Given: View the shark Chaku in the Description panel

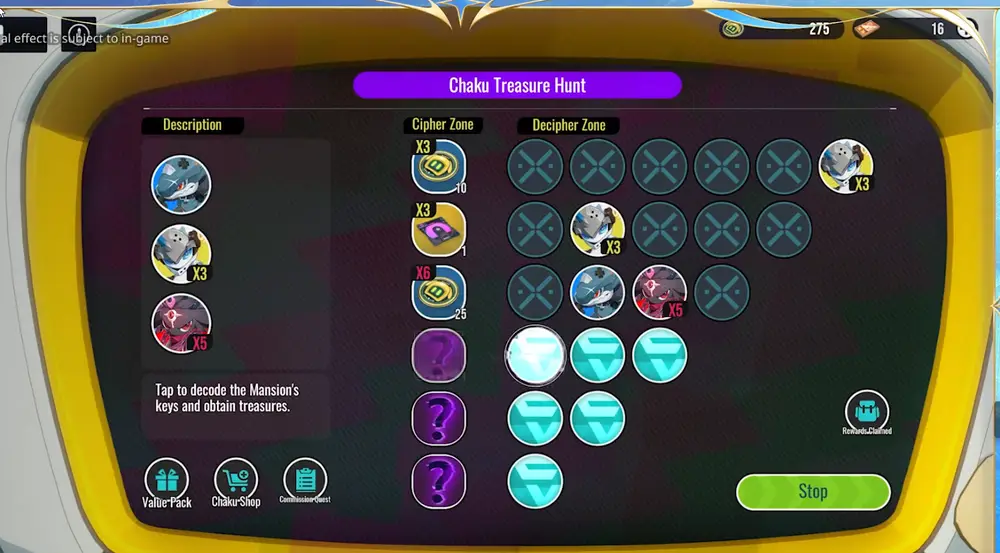Looking at the screenshot, I should pyautogui.click(x=181, y=185).
